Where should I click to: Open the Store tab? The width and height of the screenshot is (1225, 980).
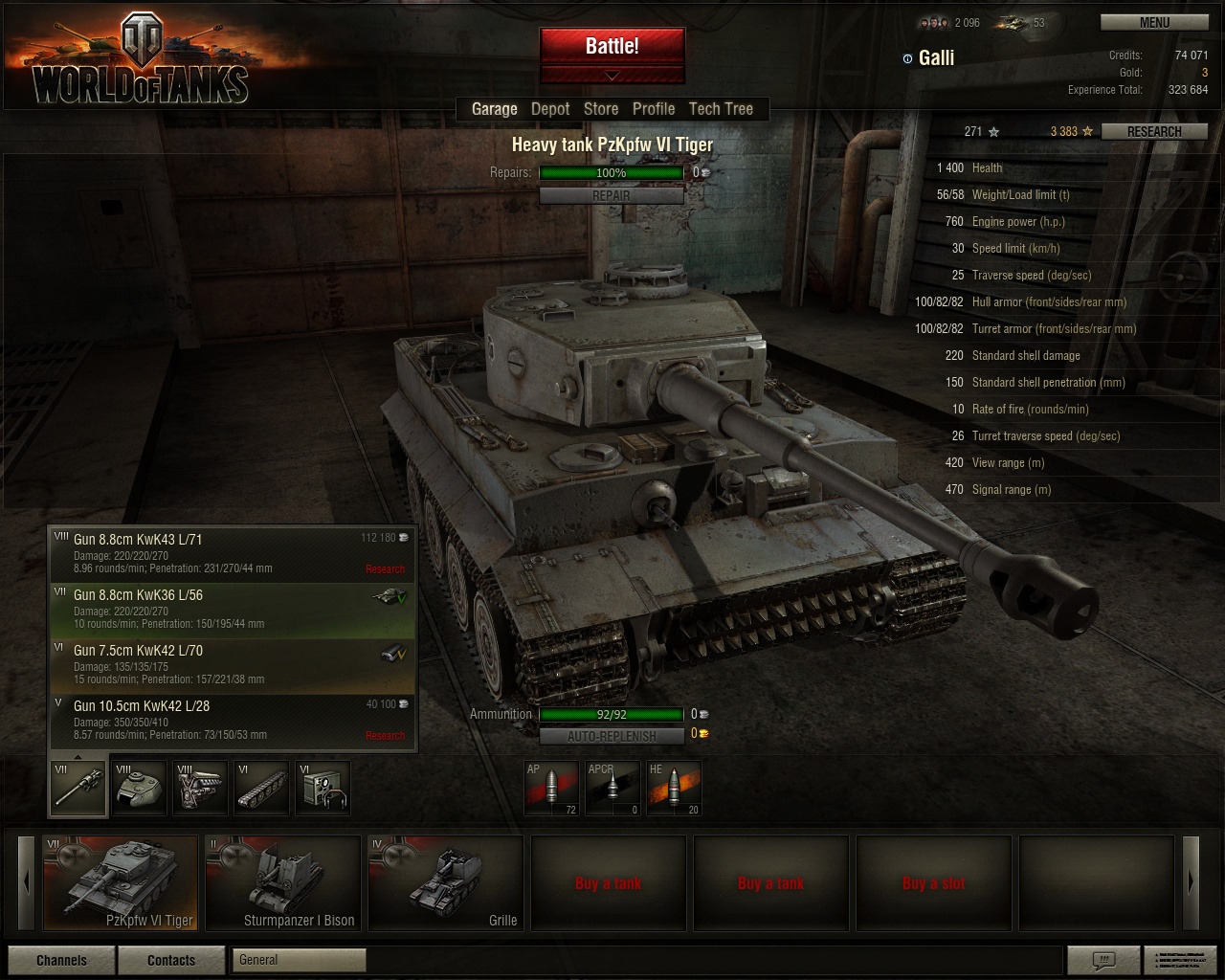(601, 109)
